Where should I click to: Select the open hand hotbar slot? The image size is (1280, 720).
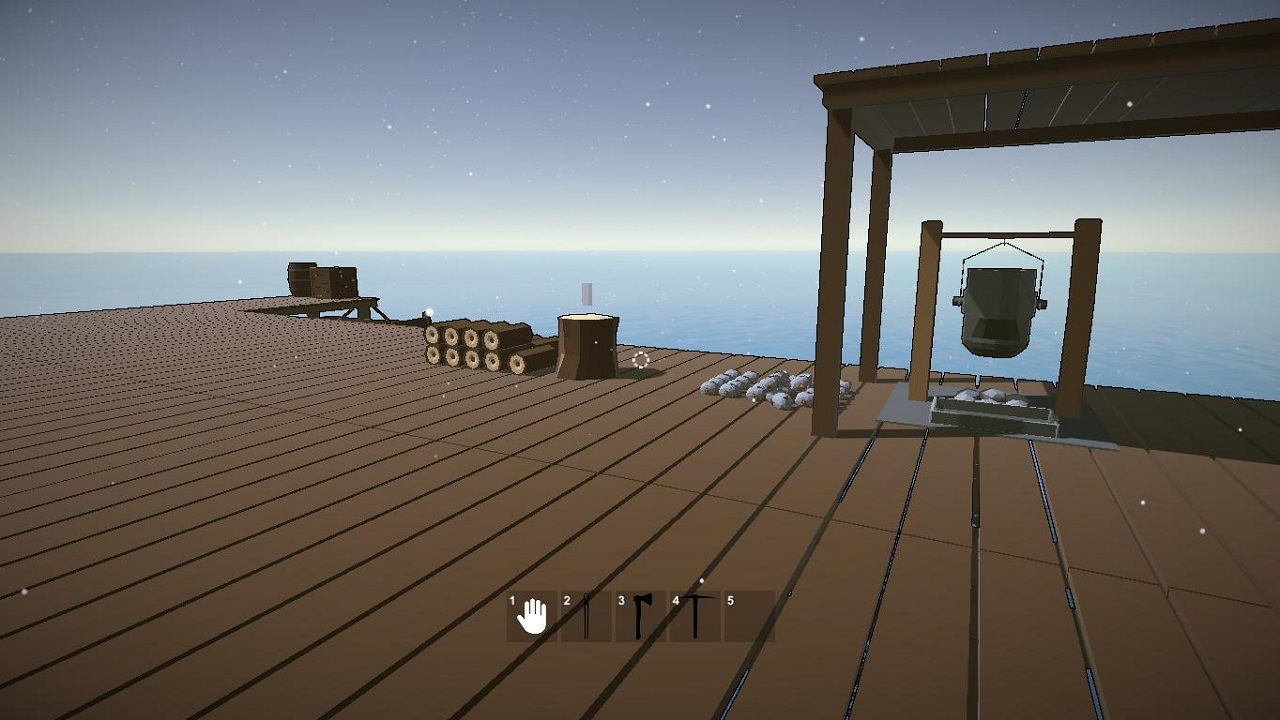point(532,616)
